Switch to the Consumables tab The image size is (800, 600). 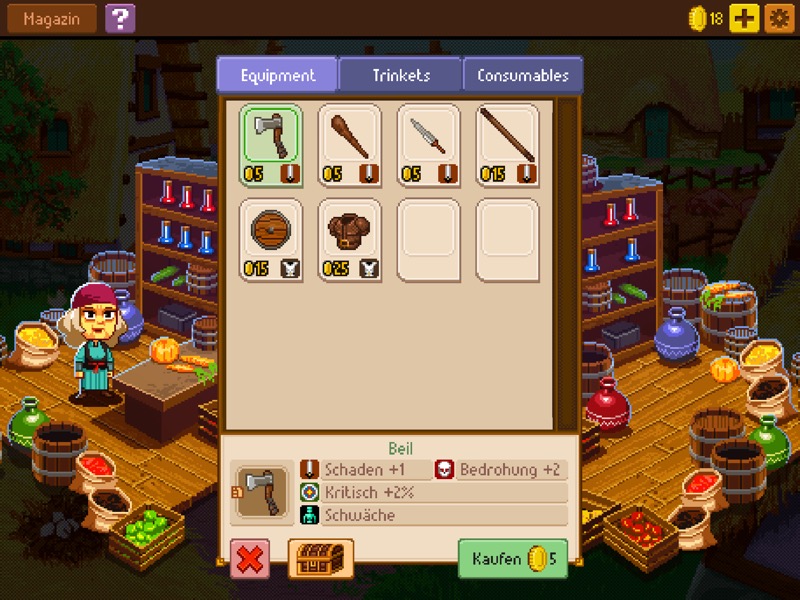tap(522, 75)
